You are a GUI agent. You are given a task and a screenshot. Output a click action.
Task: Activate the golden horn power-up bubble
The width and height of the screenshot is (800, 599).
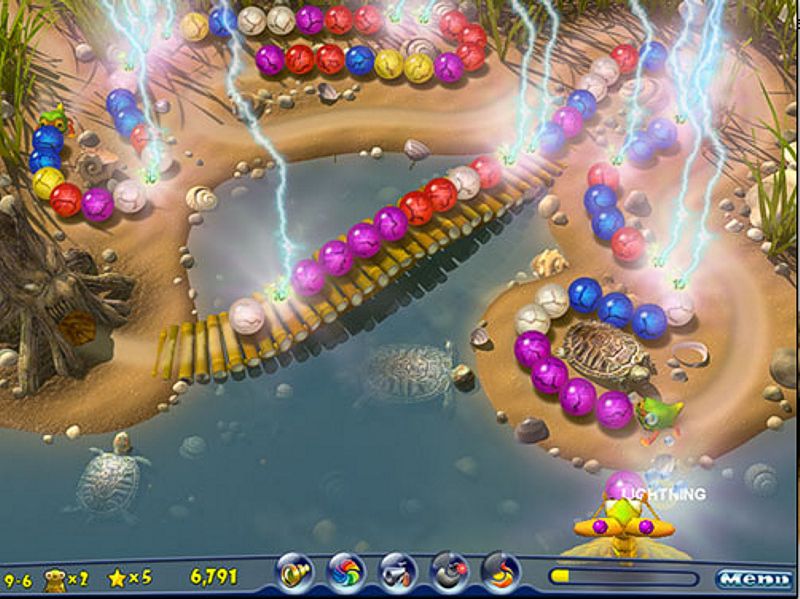296,573
